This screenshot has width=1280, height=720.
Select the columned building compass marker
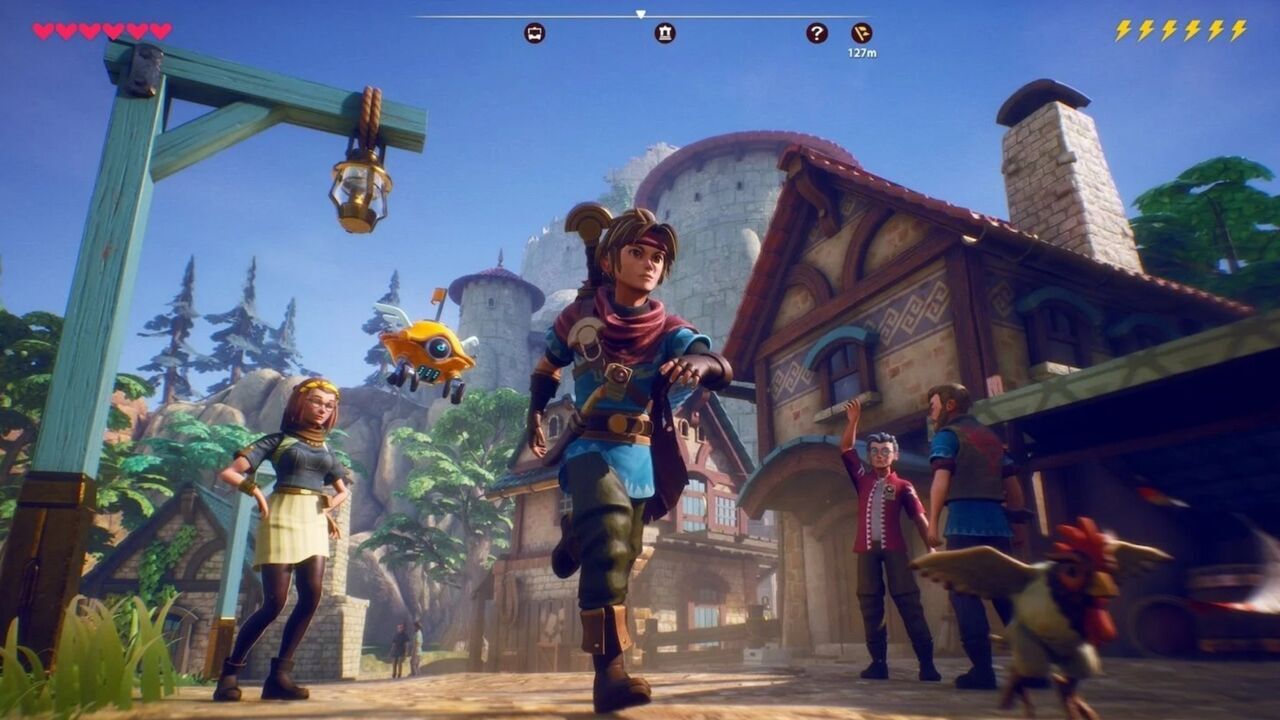pos(665,33)
